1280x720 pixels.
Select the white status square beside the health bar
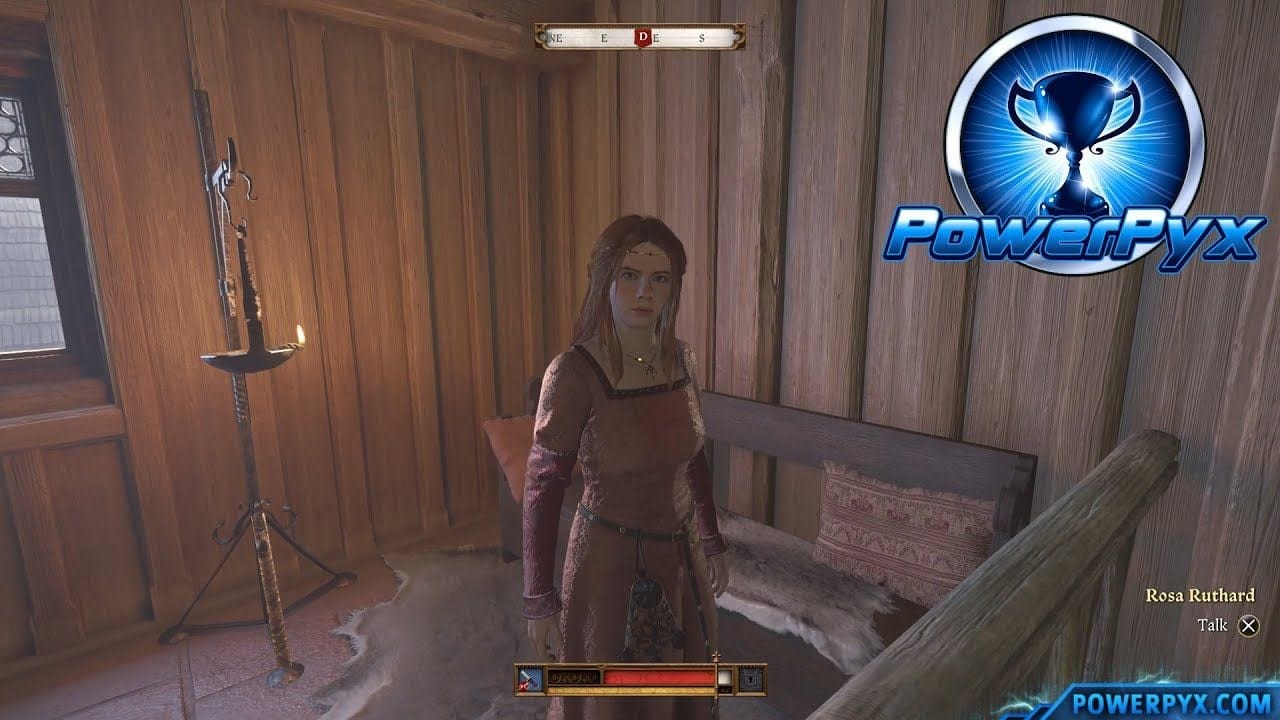click(726, 677)
